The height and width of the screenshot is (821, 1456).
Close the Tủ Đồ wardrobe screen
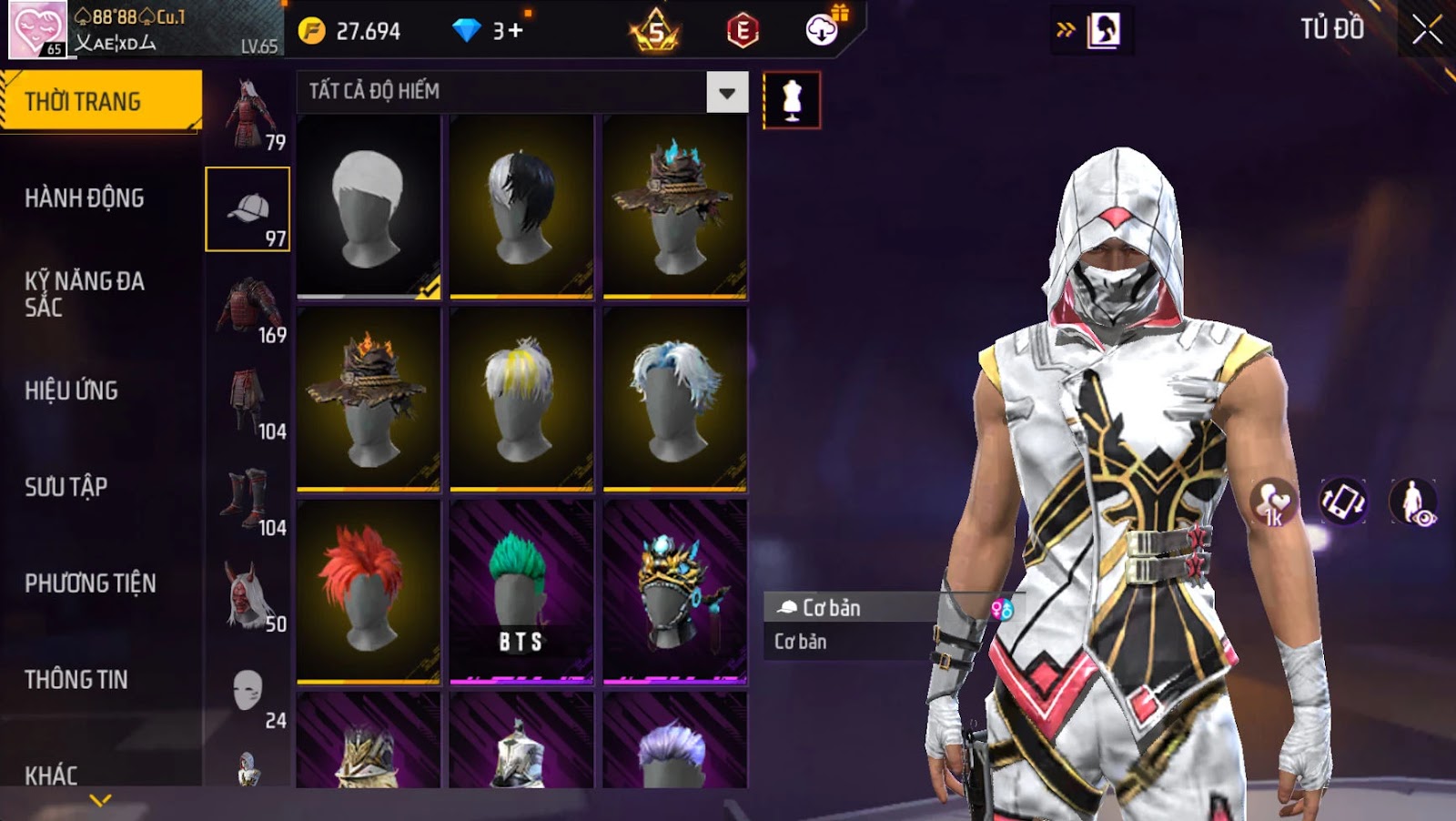(x=1426, y=30)
